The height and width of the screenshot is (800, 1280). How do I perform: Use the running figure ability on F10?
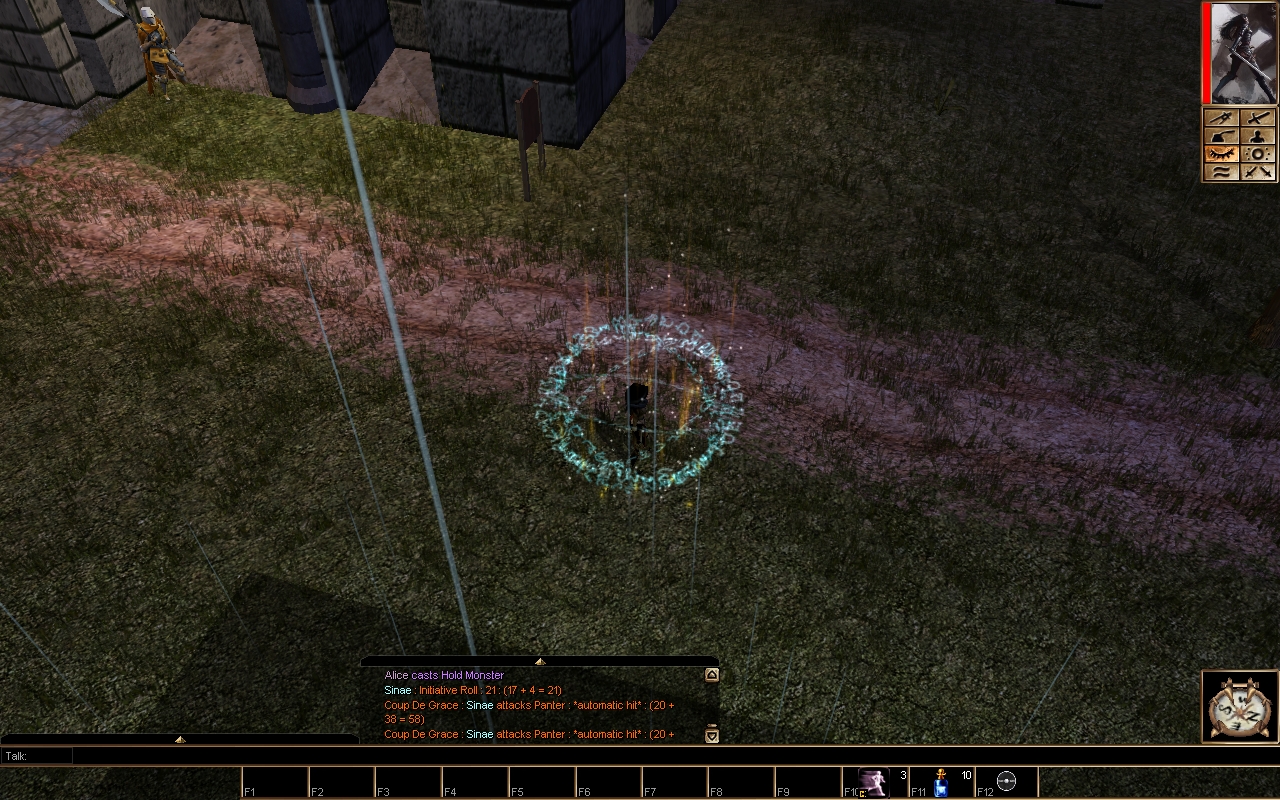coord(874,781)
